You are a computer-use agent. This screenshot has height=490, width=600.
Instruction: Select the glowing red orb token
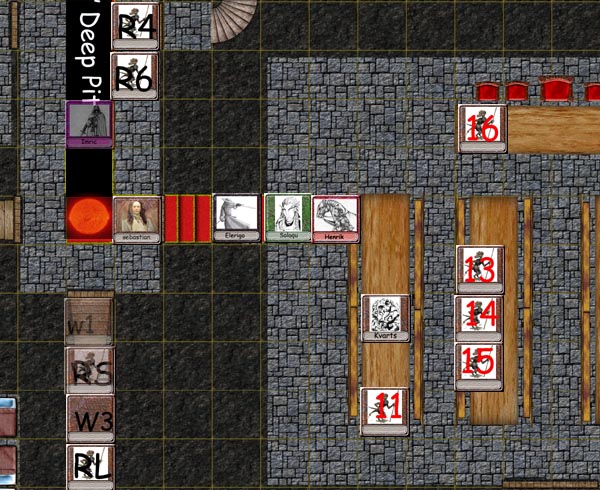click(x=89, y=219)
